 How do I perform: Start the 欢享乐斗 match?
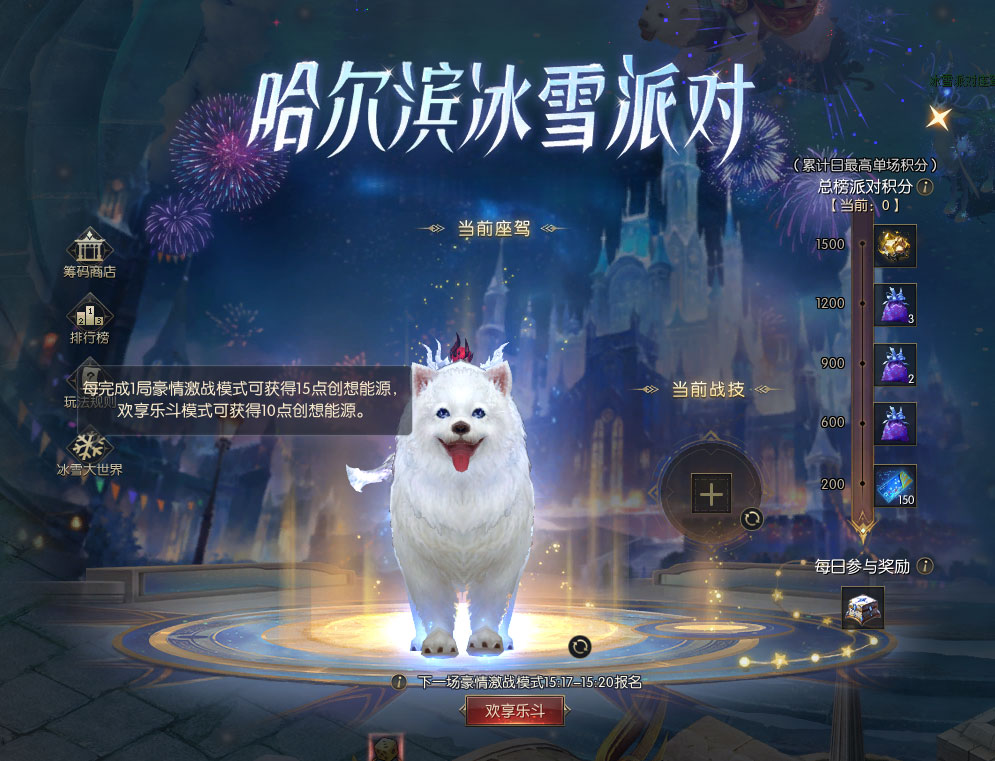click(514, 711)
